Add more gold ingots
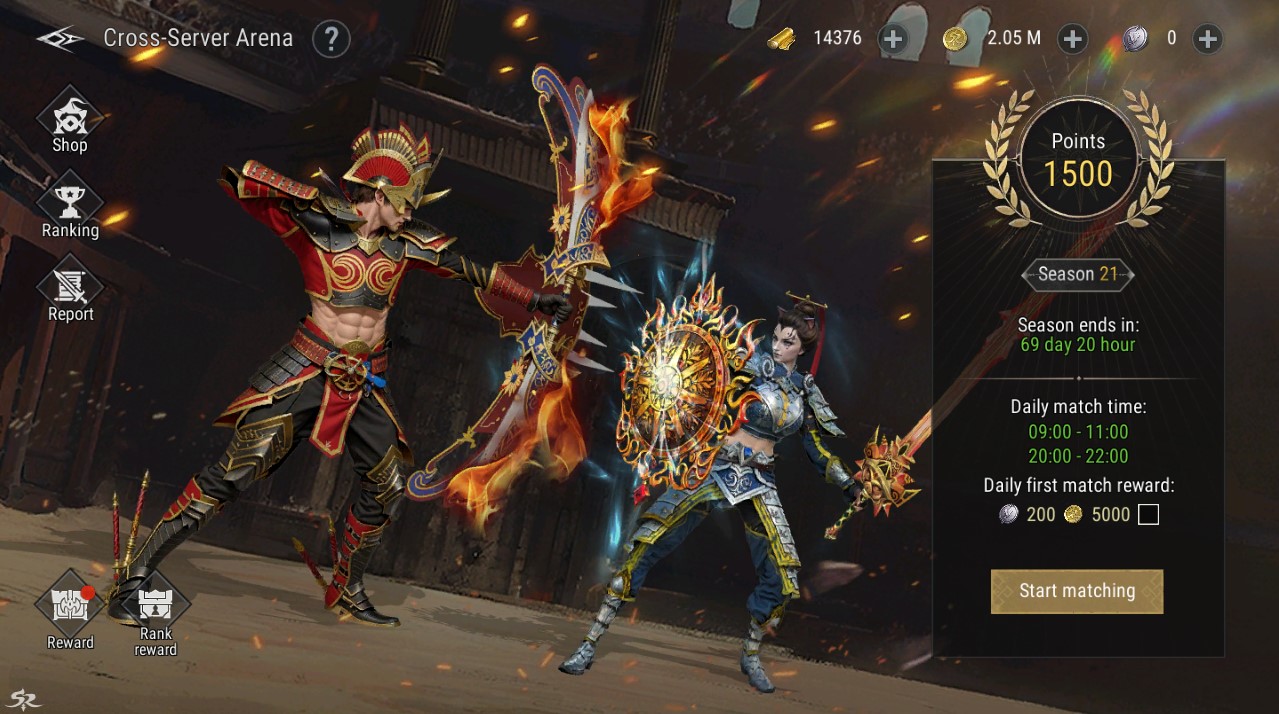 892,39
